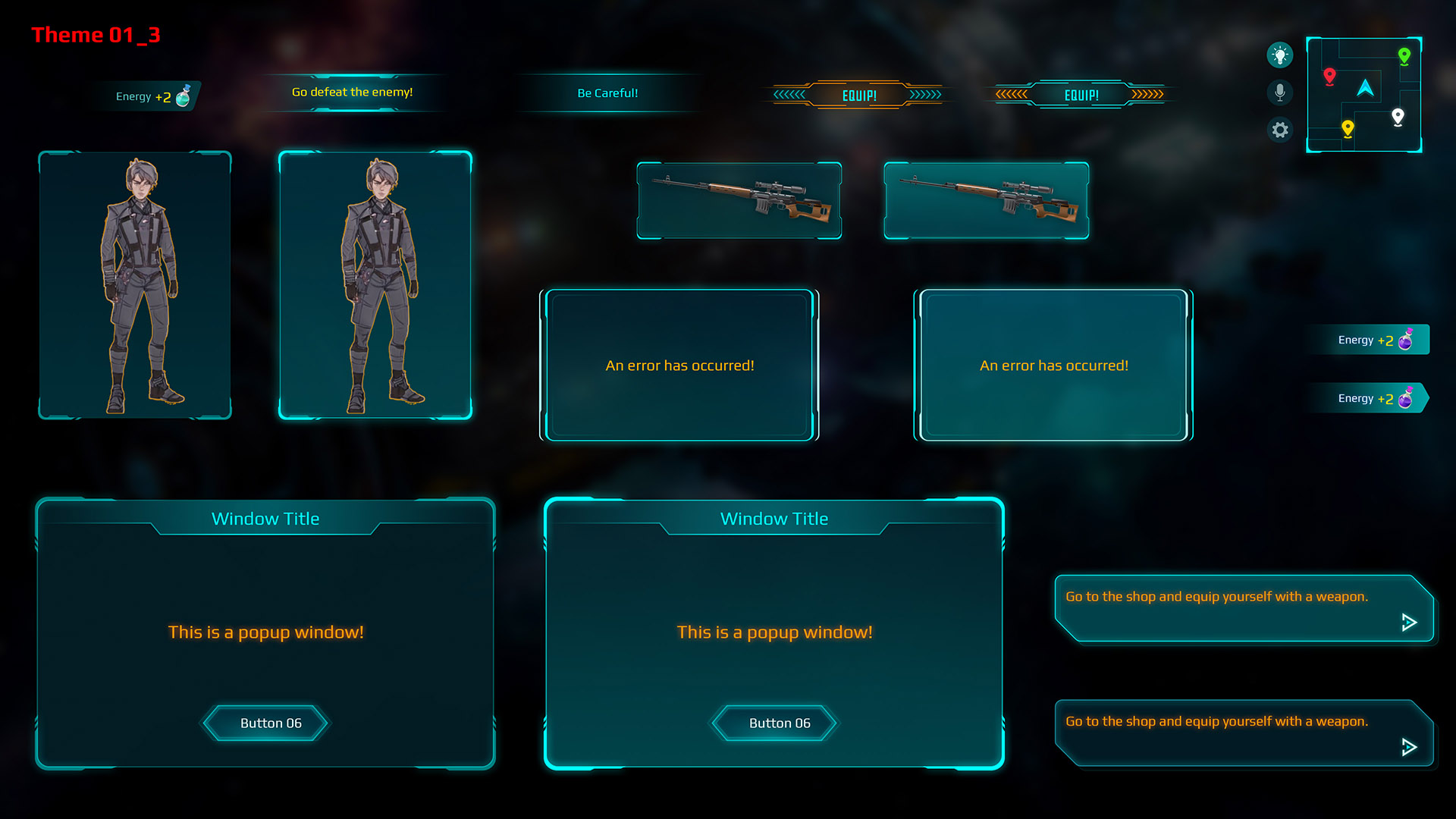Click the green map pin on the minimap
This screenshot has width=1456, height=819.
tap(1404, 55)
